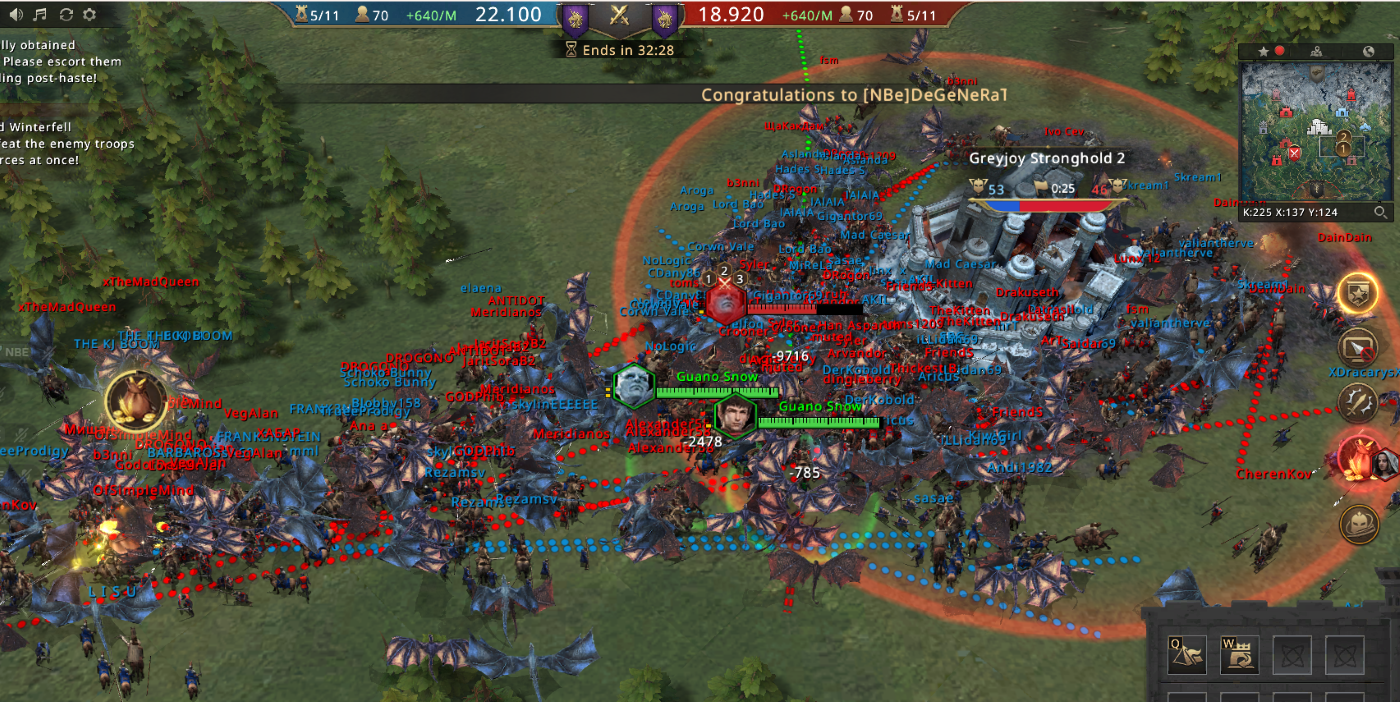Select the map marker icon above minimap
1400x702 pixels.
1316,51
